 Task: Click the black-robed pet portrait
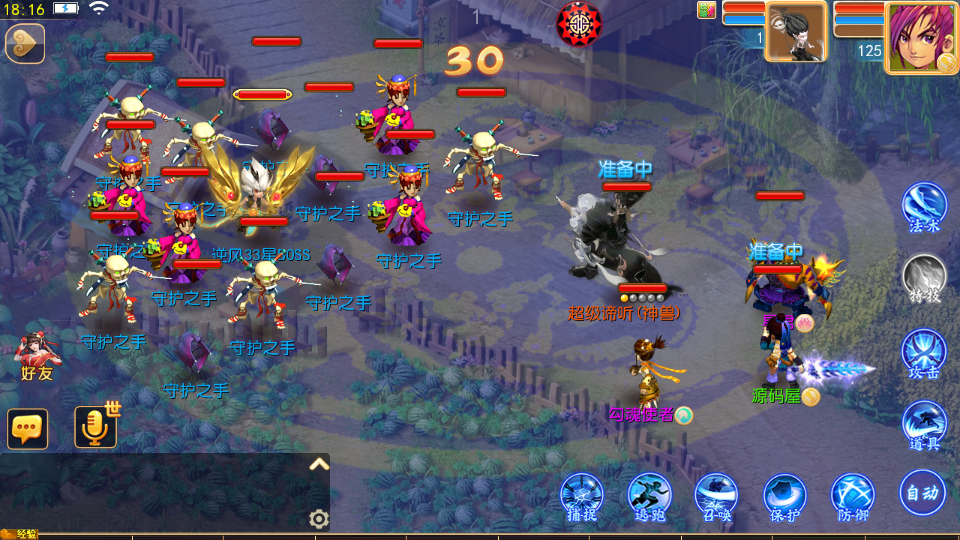point(796,32)
